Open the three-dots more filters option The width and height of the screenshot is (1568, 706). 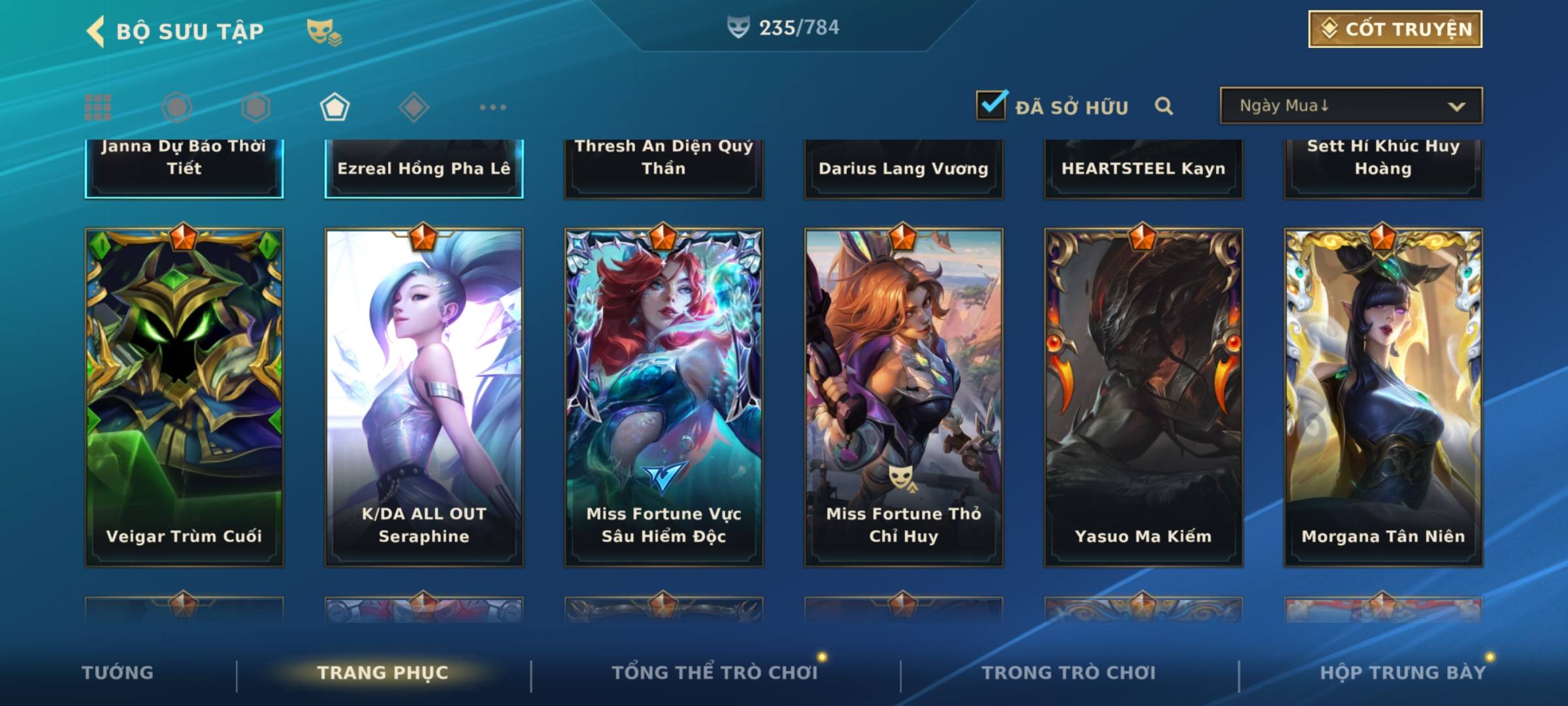493,107
